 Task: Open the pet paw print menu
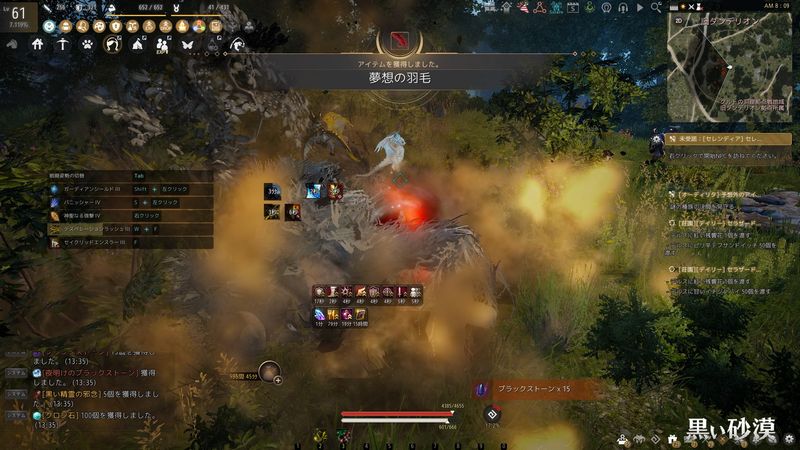tap(87, 45)
